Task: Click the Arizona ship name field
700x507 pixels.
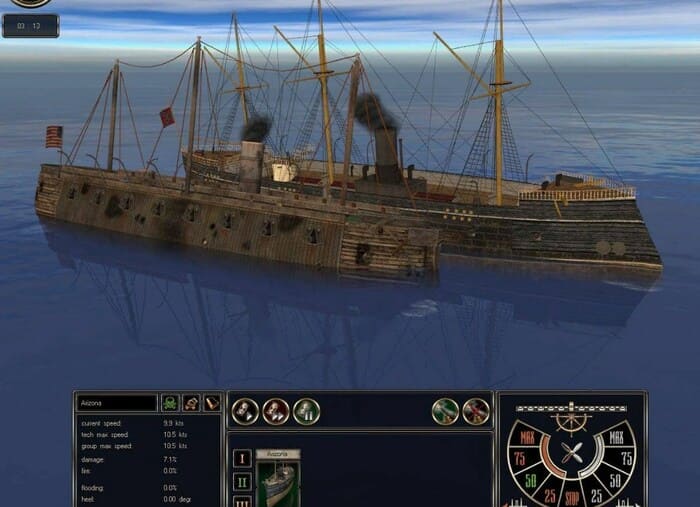Action: (117, 402)
